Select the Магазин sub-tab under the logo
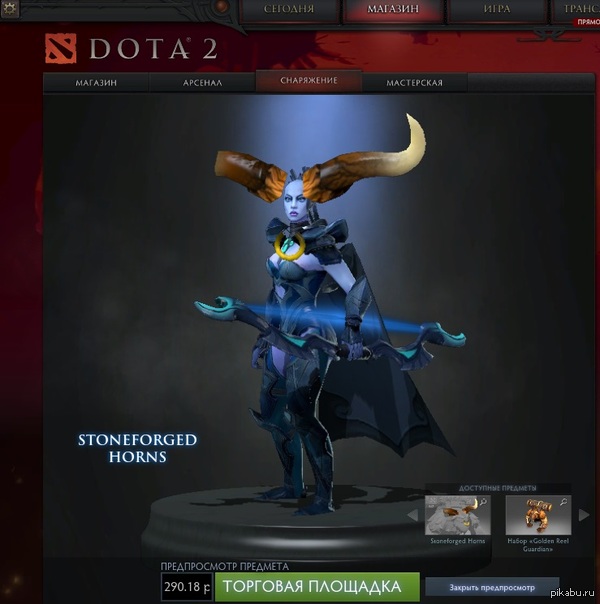The width and height of the screenshot is (600, 604). point(96,83)
